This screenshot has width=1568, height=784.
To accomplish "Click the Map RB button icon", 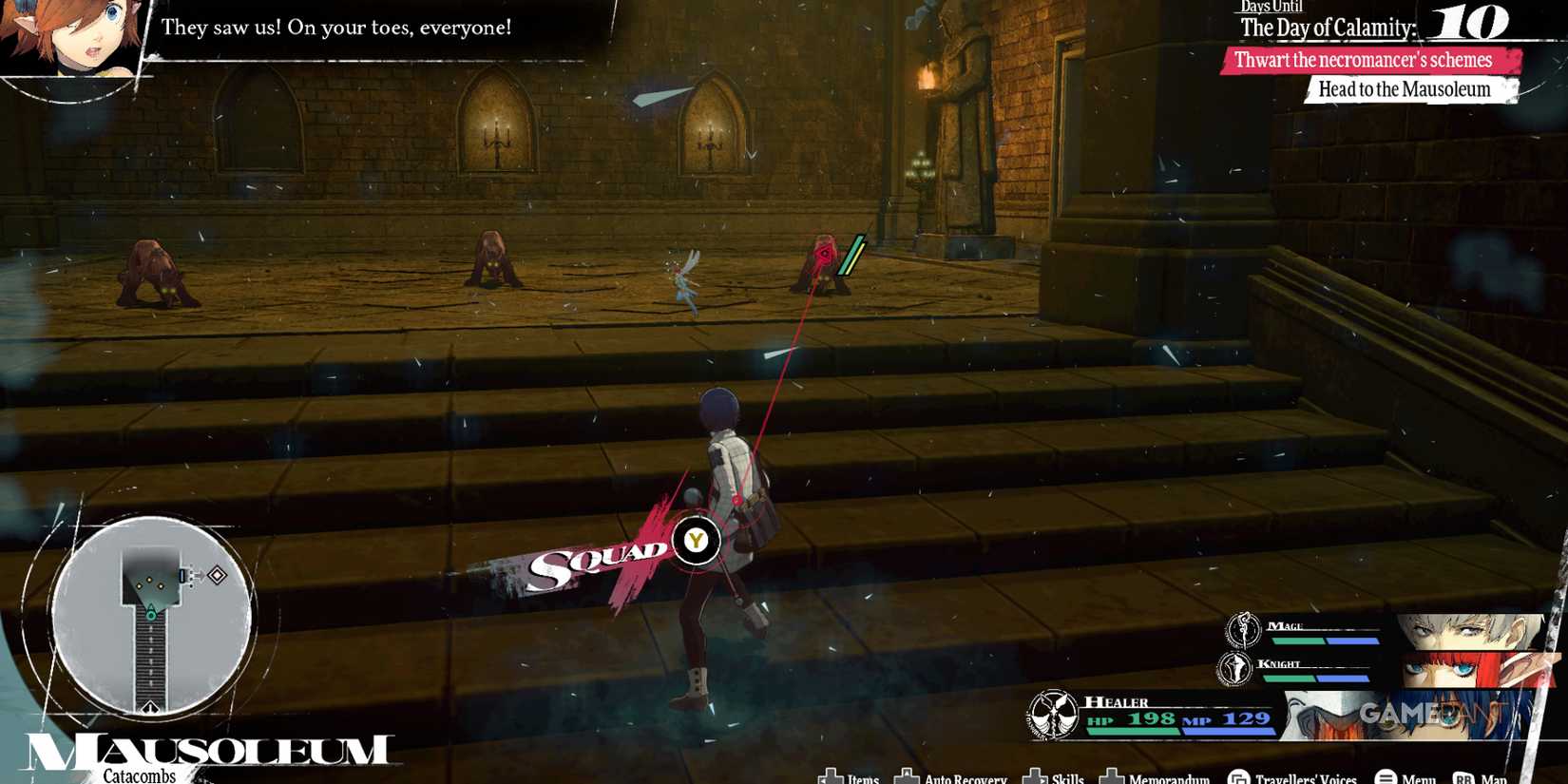I will pos(1463,778).
